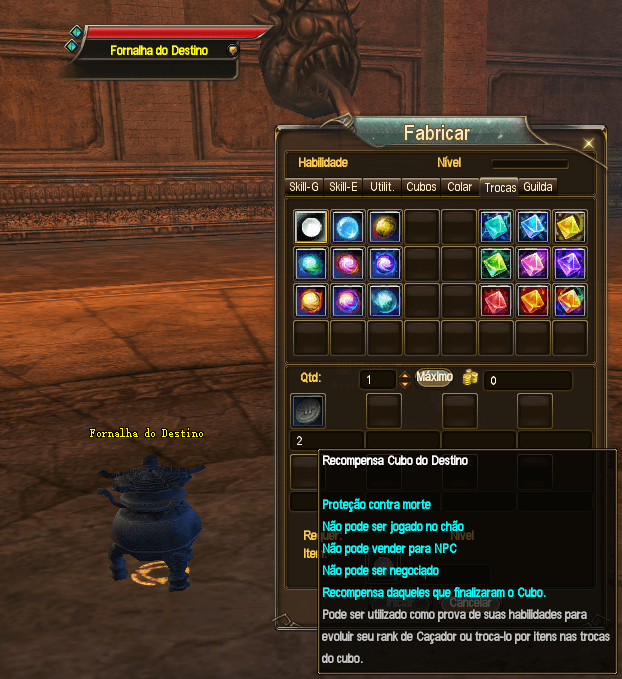Increase the crafting quantity with the up arrow
The image size is (622, 679).
405,375
